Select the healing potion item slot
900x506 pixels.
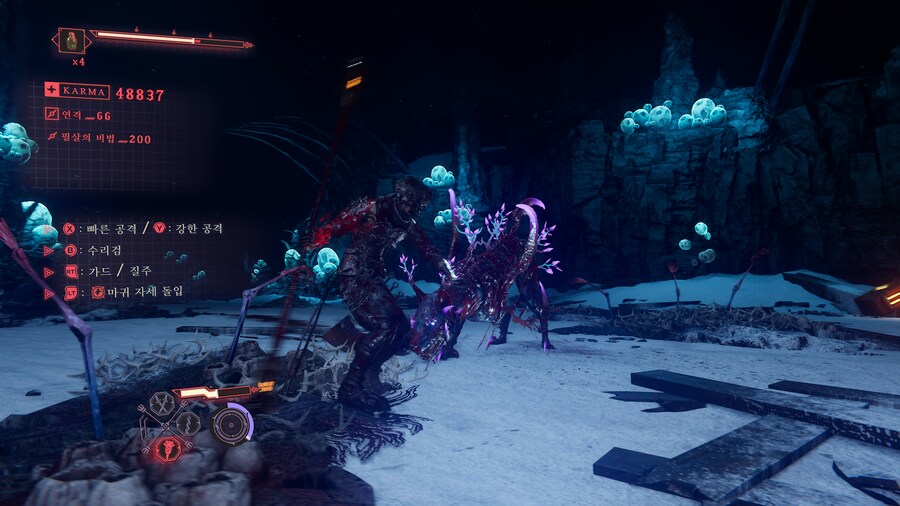[x=72, y=41]
